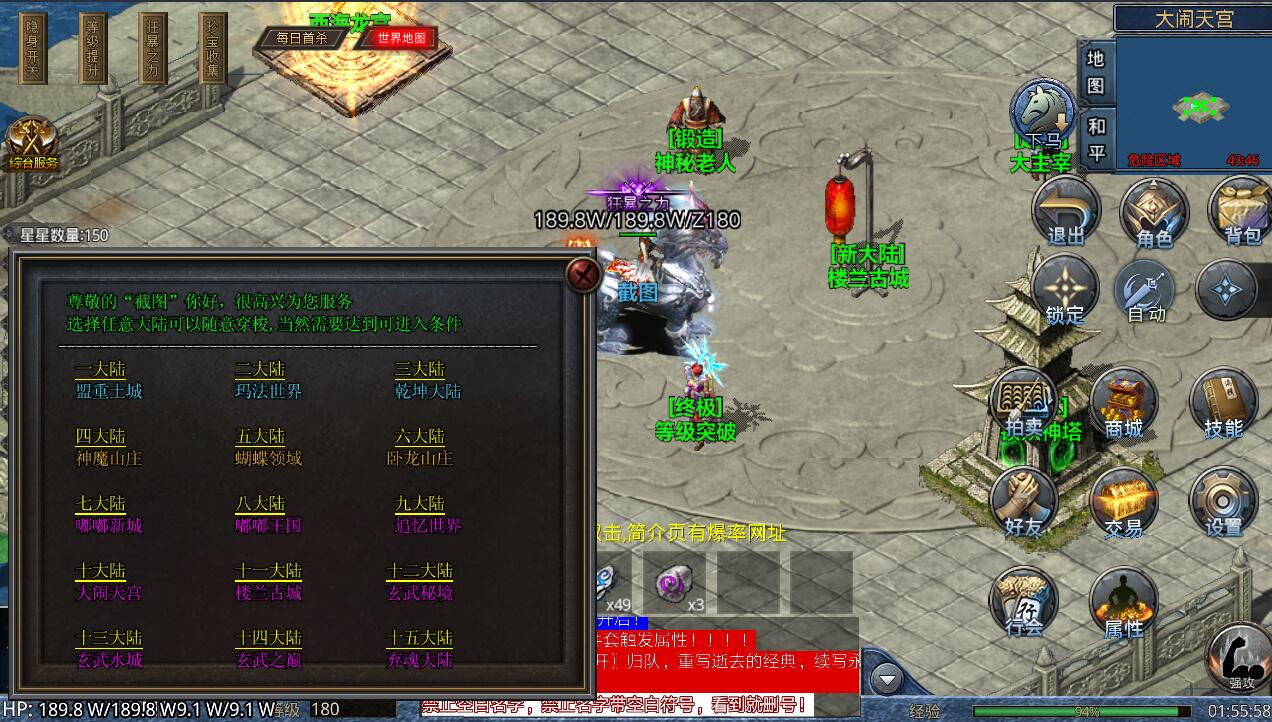The width and height of the screenshot is (1272, 722).
Task: Open the 背包 backpack
Action: pos(1241,212)
